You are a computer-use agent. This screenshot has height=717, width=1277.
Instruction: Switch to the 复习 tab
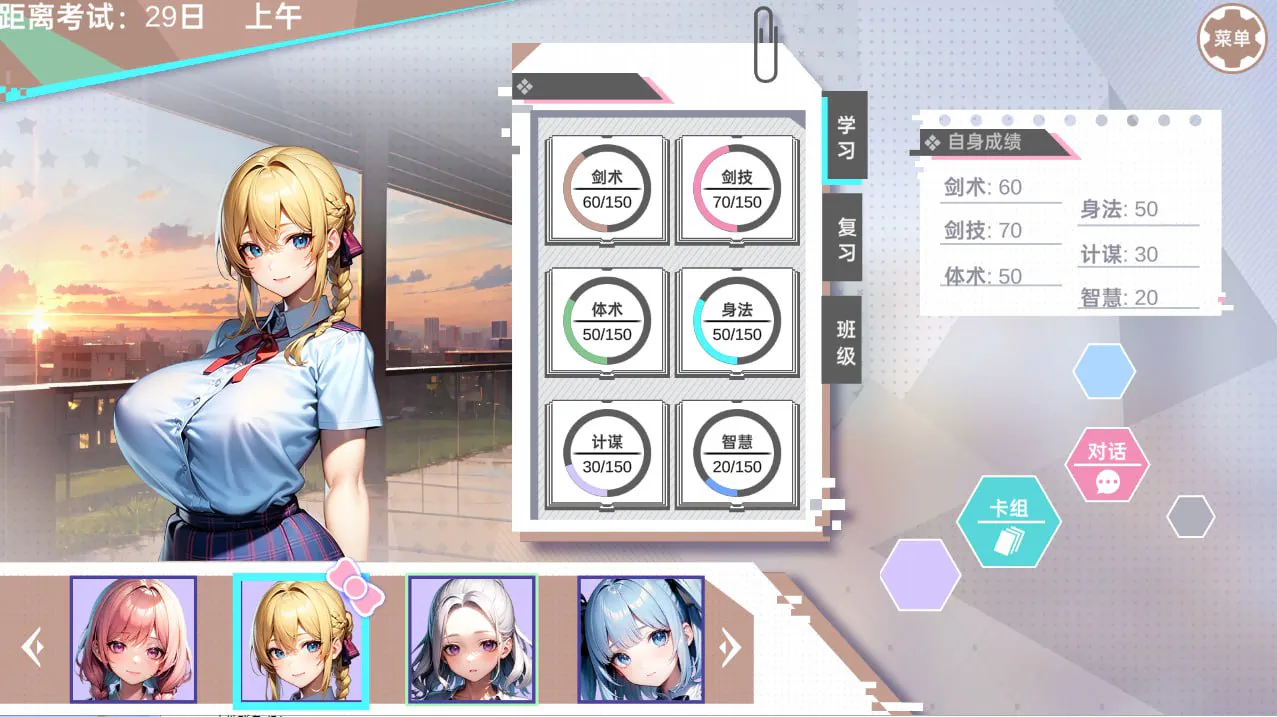845,239
